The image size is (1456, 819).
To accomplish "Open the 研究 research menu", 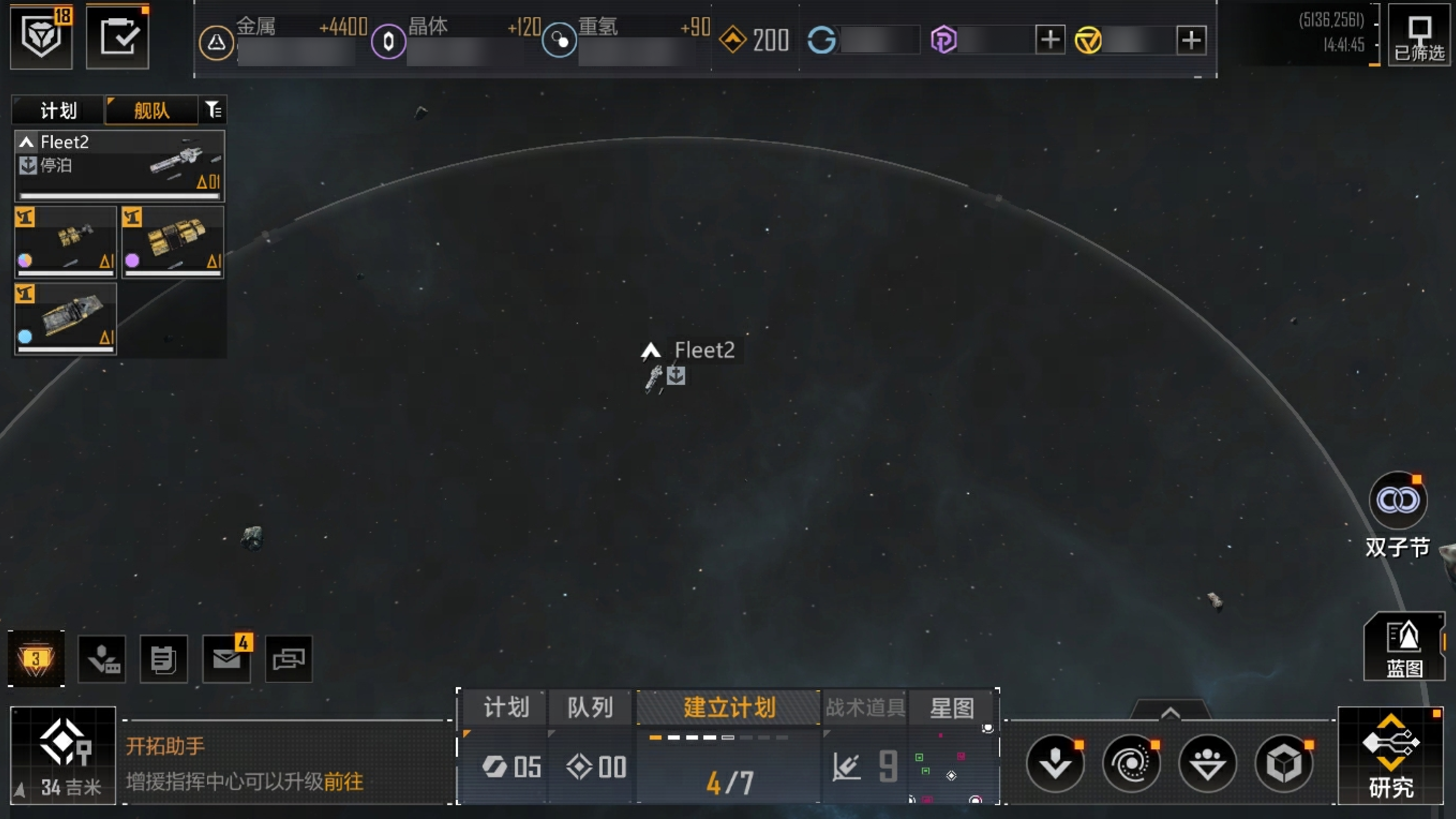I will [x=1391, y=755].
